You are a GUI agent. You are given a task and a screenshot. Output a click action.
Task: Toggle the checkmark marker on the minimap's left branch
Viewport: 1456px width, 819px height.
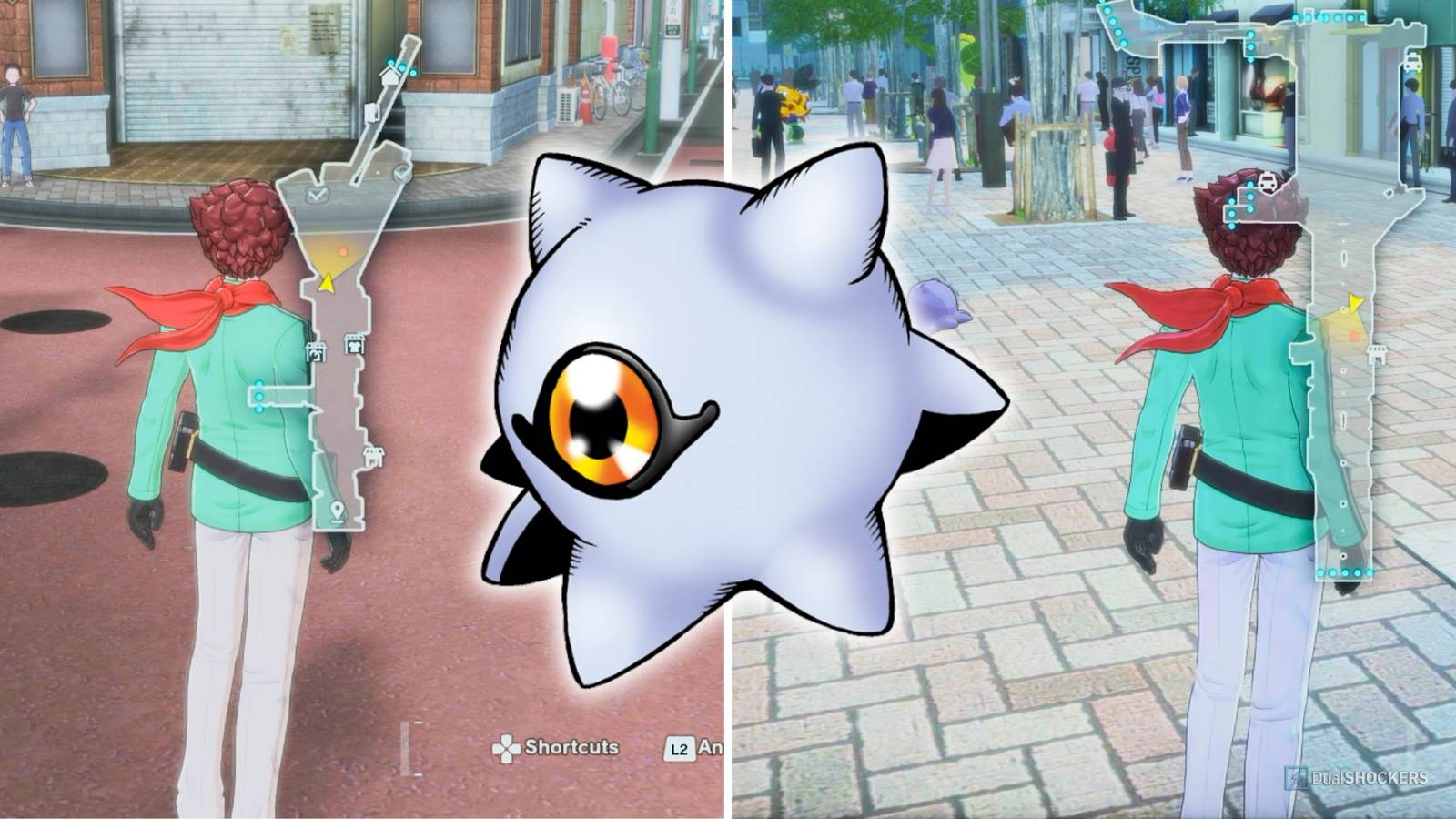pos(315,194)
